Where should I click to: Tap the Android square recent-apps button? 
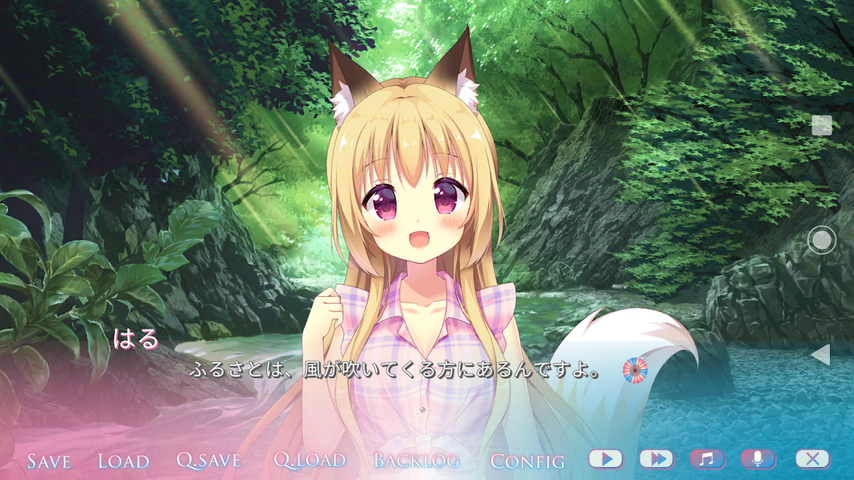coord(822,125)
